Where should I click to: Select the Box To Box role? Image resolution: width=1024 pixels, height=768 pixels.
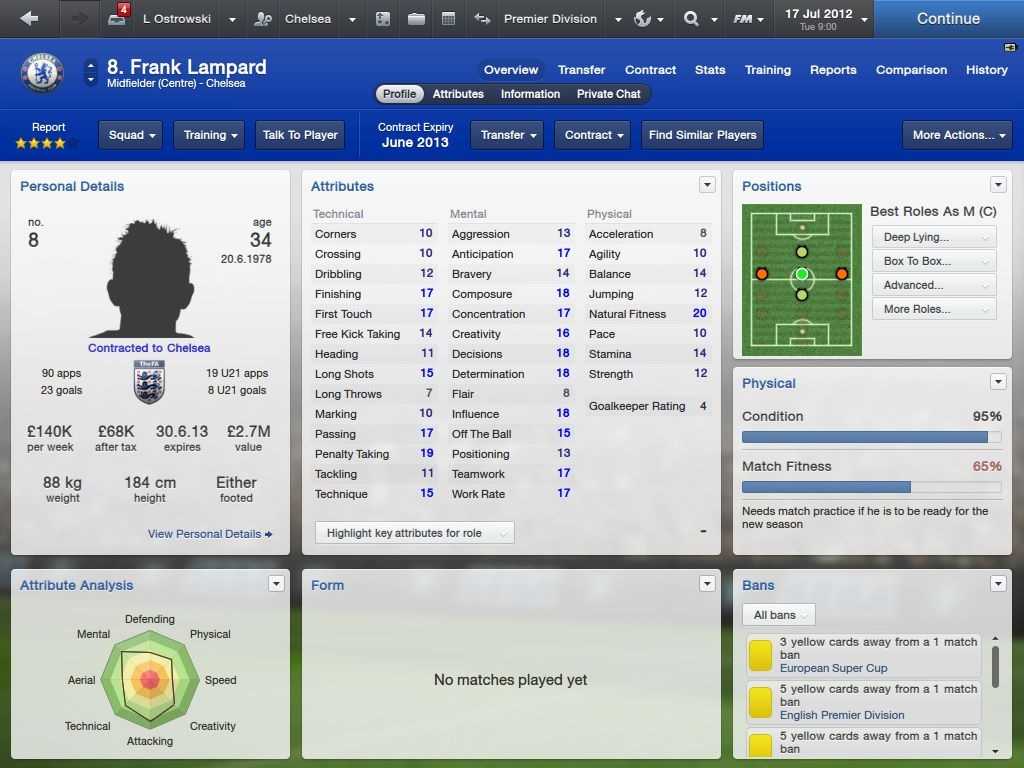click(934, 261)
